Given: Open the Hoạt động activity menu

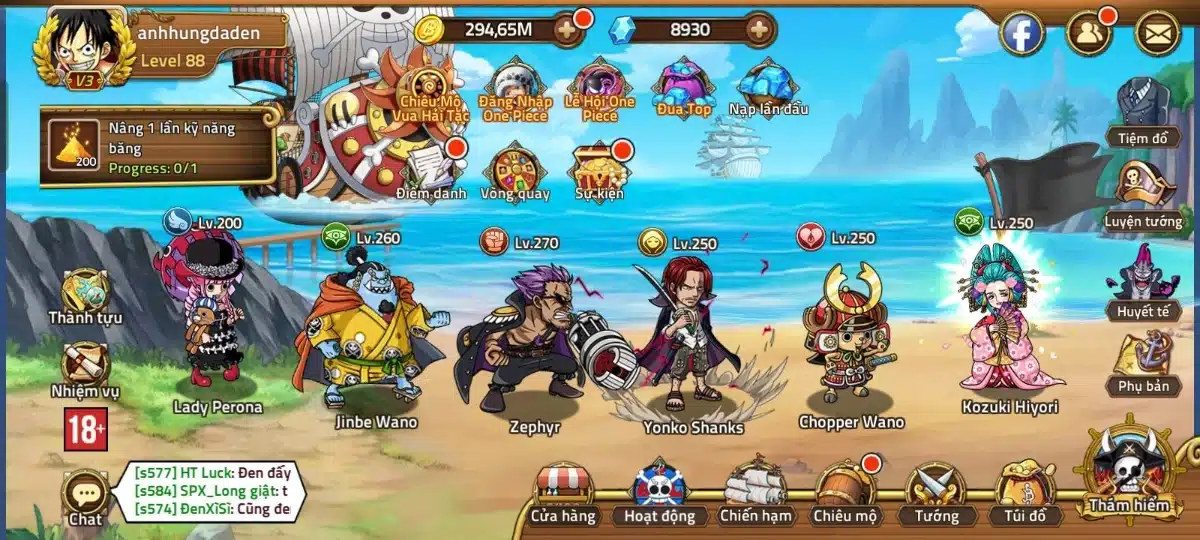Looking at the screenshot, I should (x=659, y=491).
